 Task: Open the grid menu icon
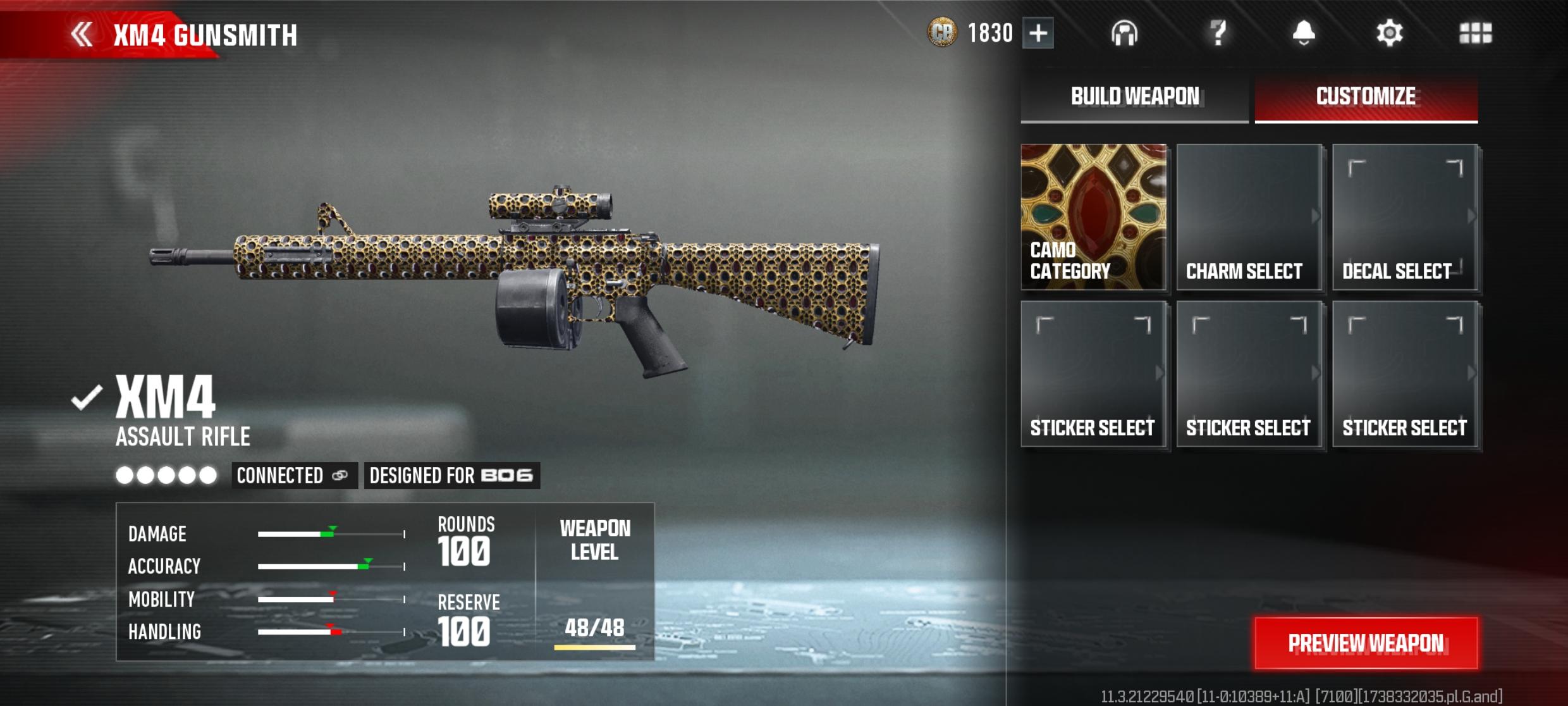point(1475,33)
